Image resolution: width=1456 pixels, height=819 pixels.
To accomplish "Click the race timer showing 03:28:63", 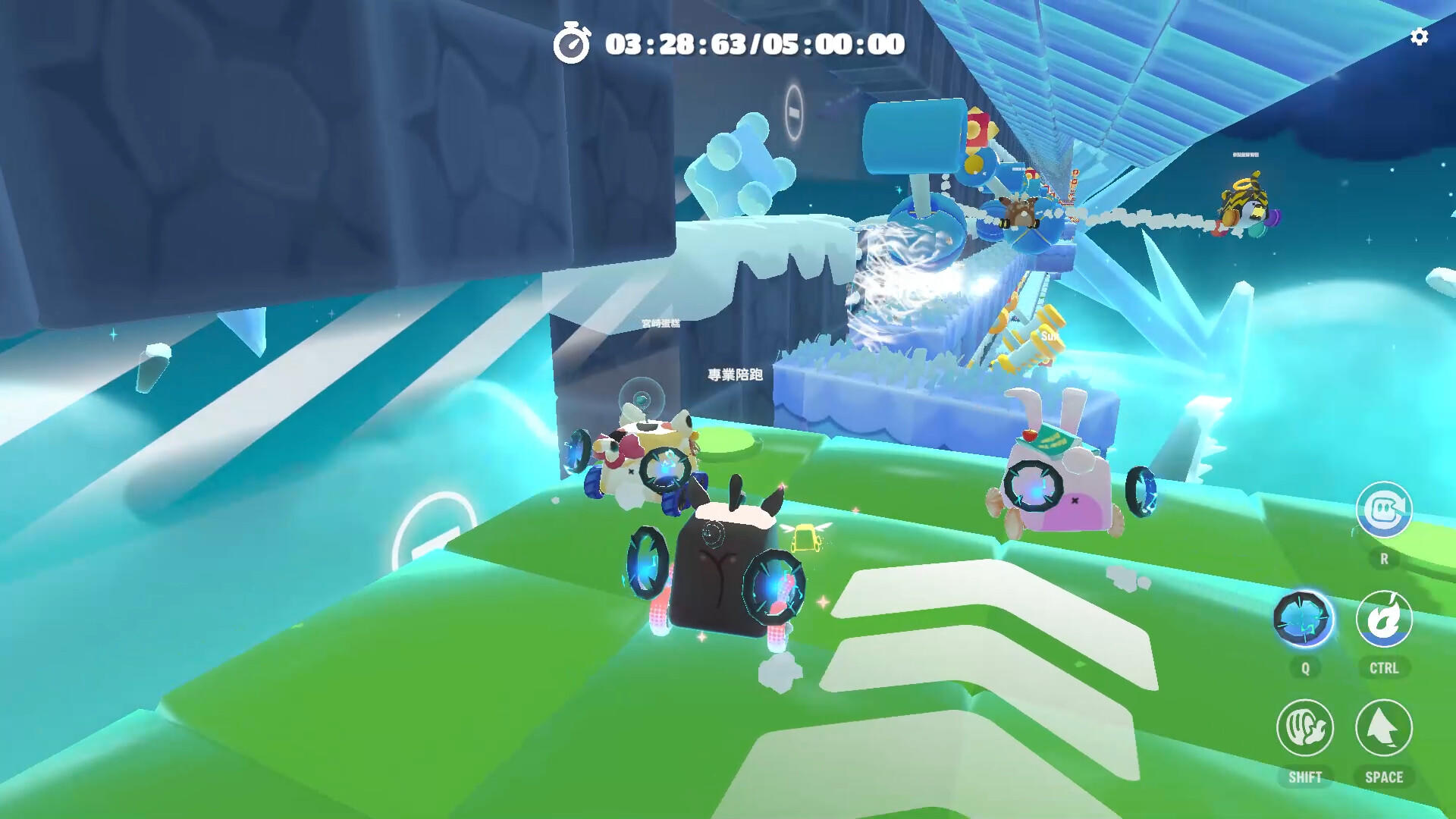I will (751, 45).
